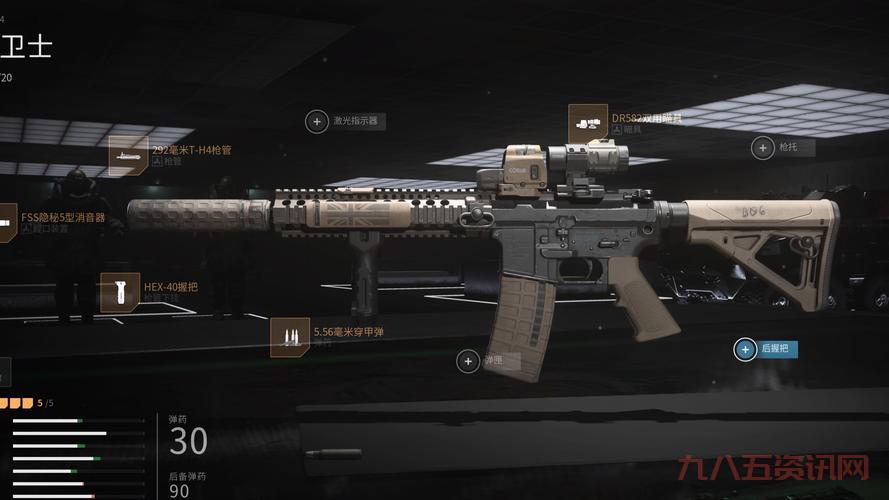
Task: Select the HEX-40握把 underbarrel grip
Action: (120, 291)
